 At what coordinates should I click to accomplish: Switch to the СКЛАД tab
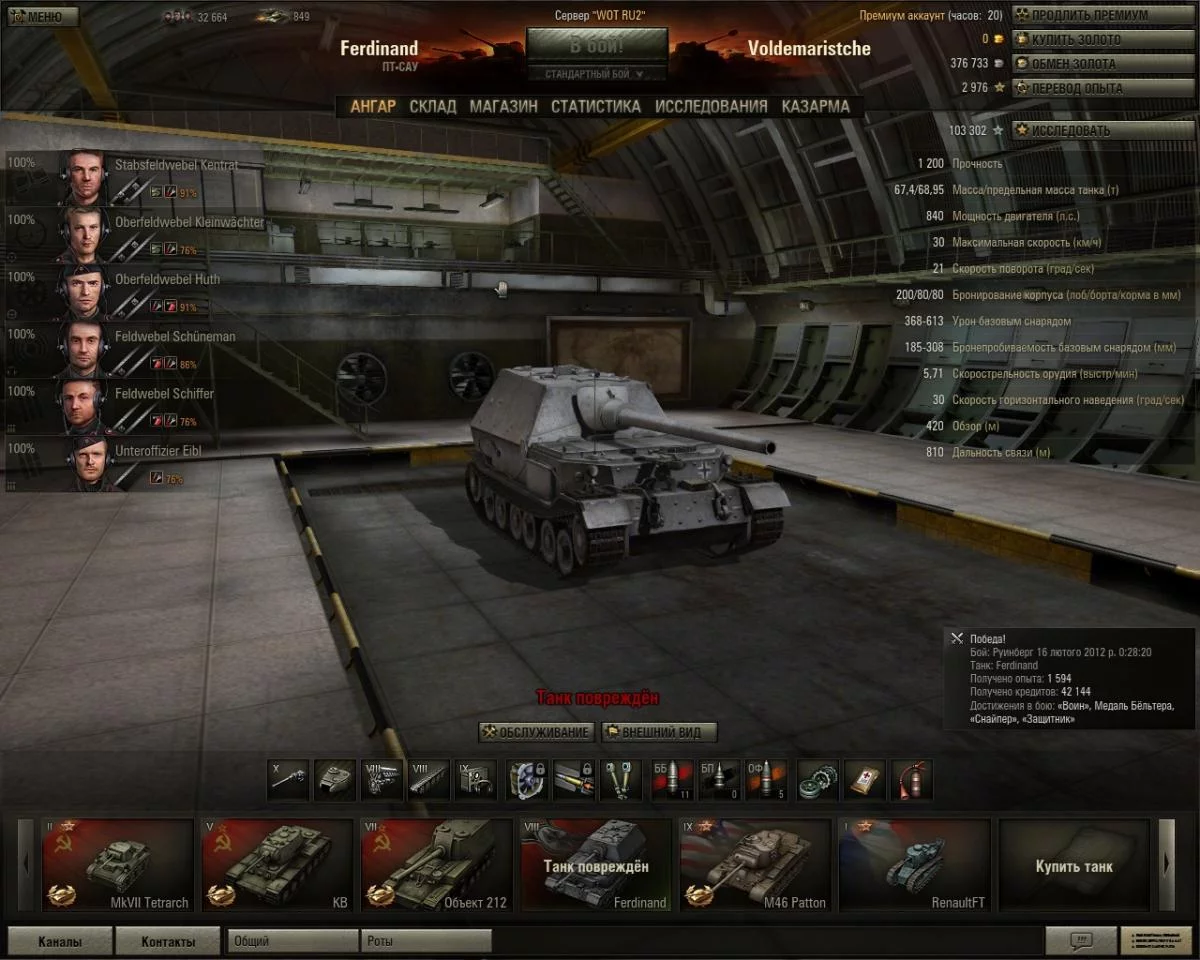click(x=433, y=106)
